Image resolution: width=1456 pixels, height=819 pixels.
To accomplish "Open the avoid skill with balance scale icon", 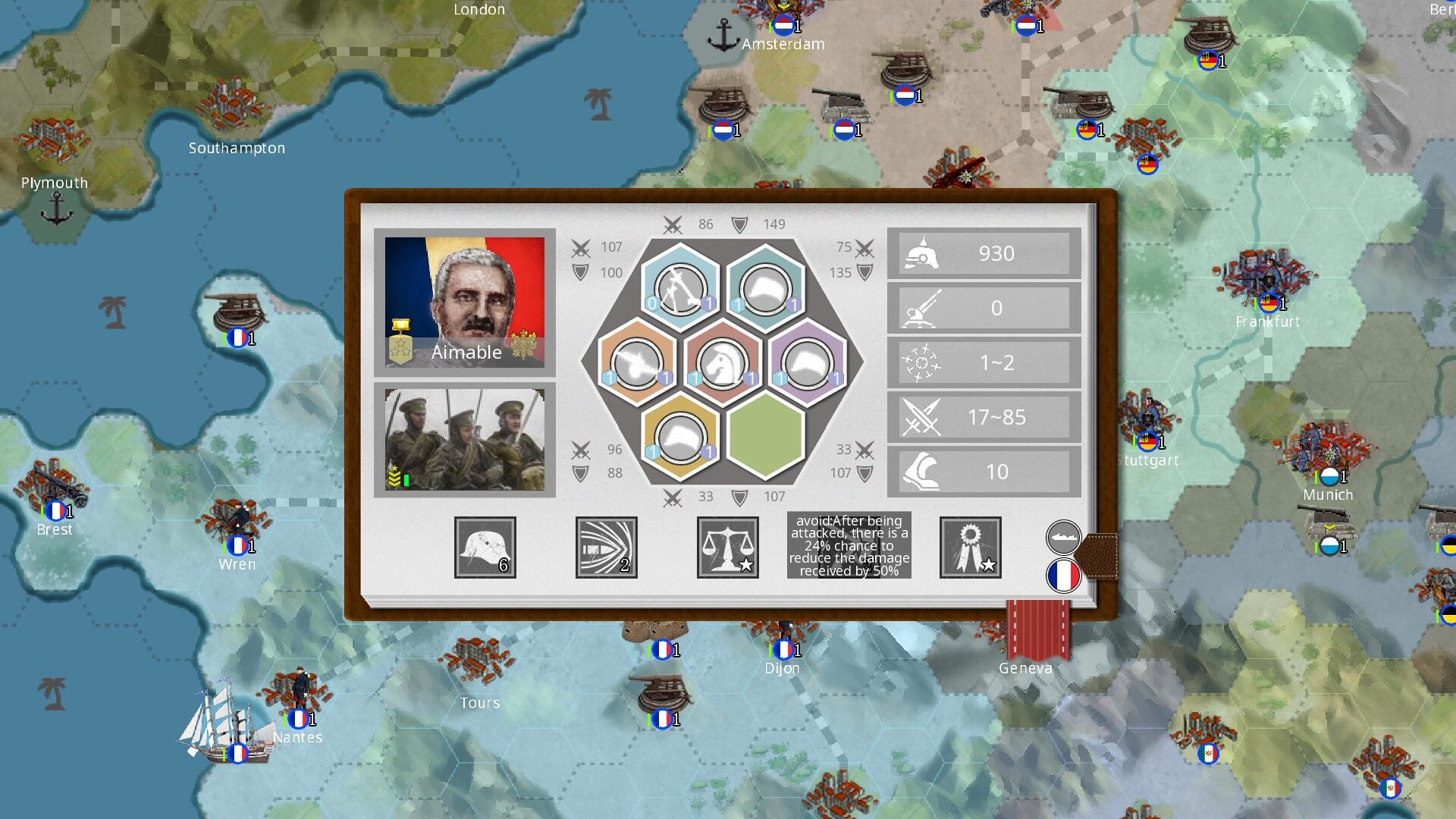I will point(727,547).
